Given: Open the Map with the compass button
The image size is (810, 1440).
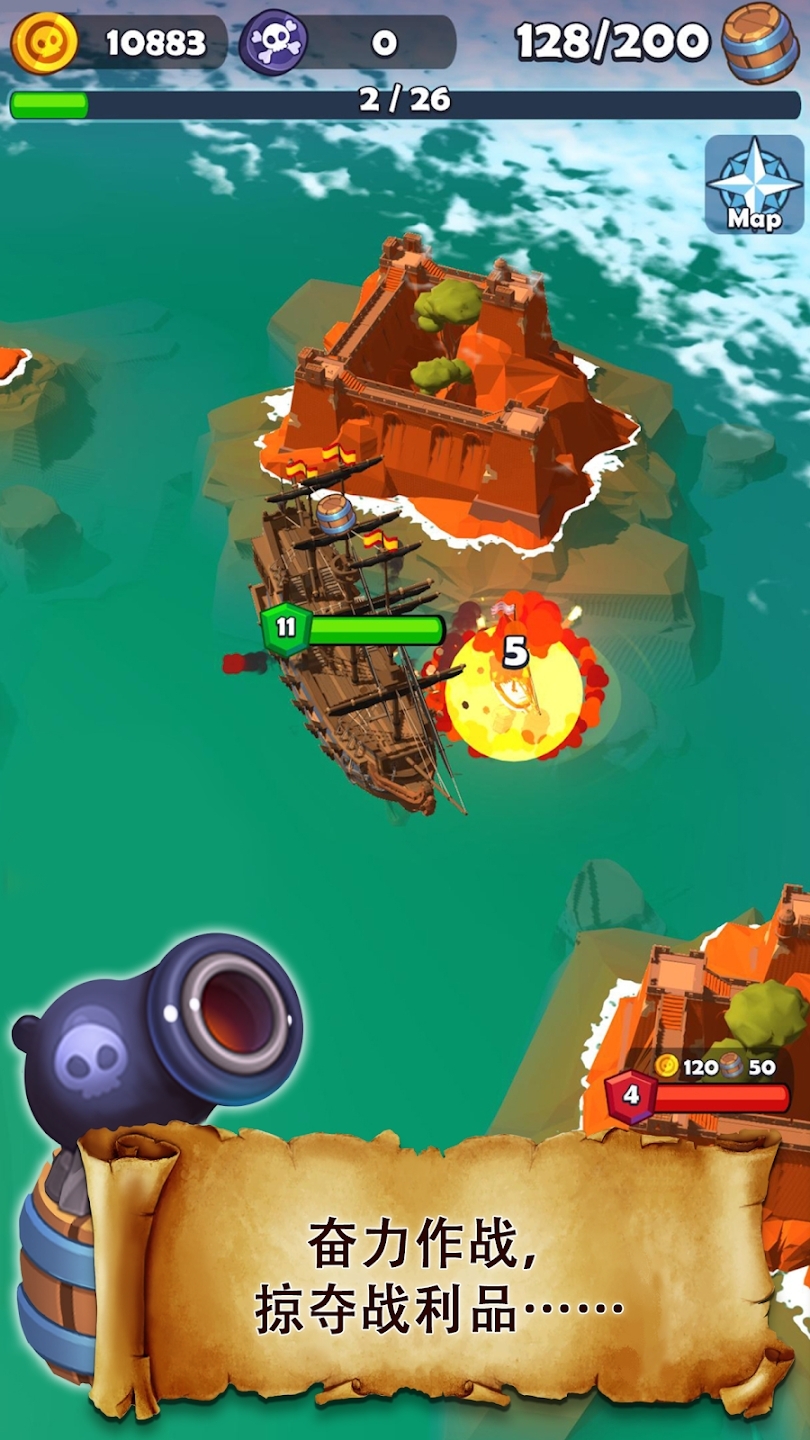Looking at the screenshot, I should point(754,185).
